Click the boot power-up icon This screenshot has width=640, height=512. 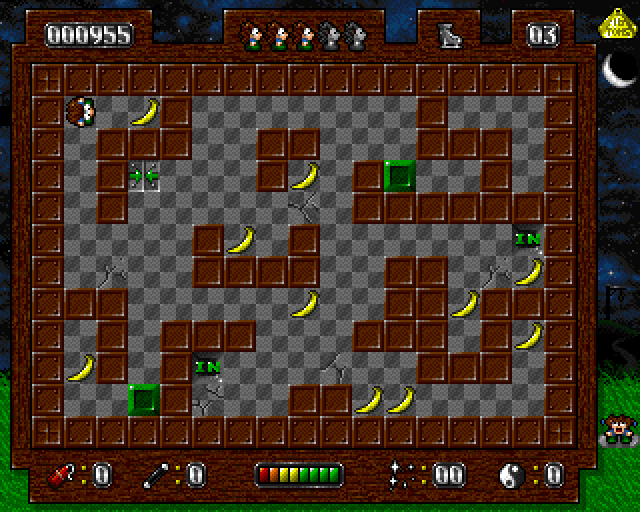(447, 35)
